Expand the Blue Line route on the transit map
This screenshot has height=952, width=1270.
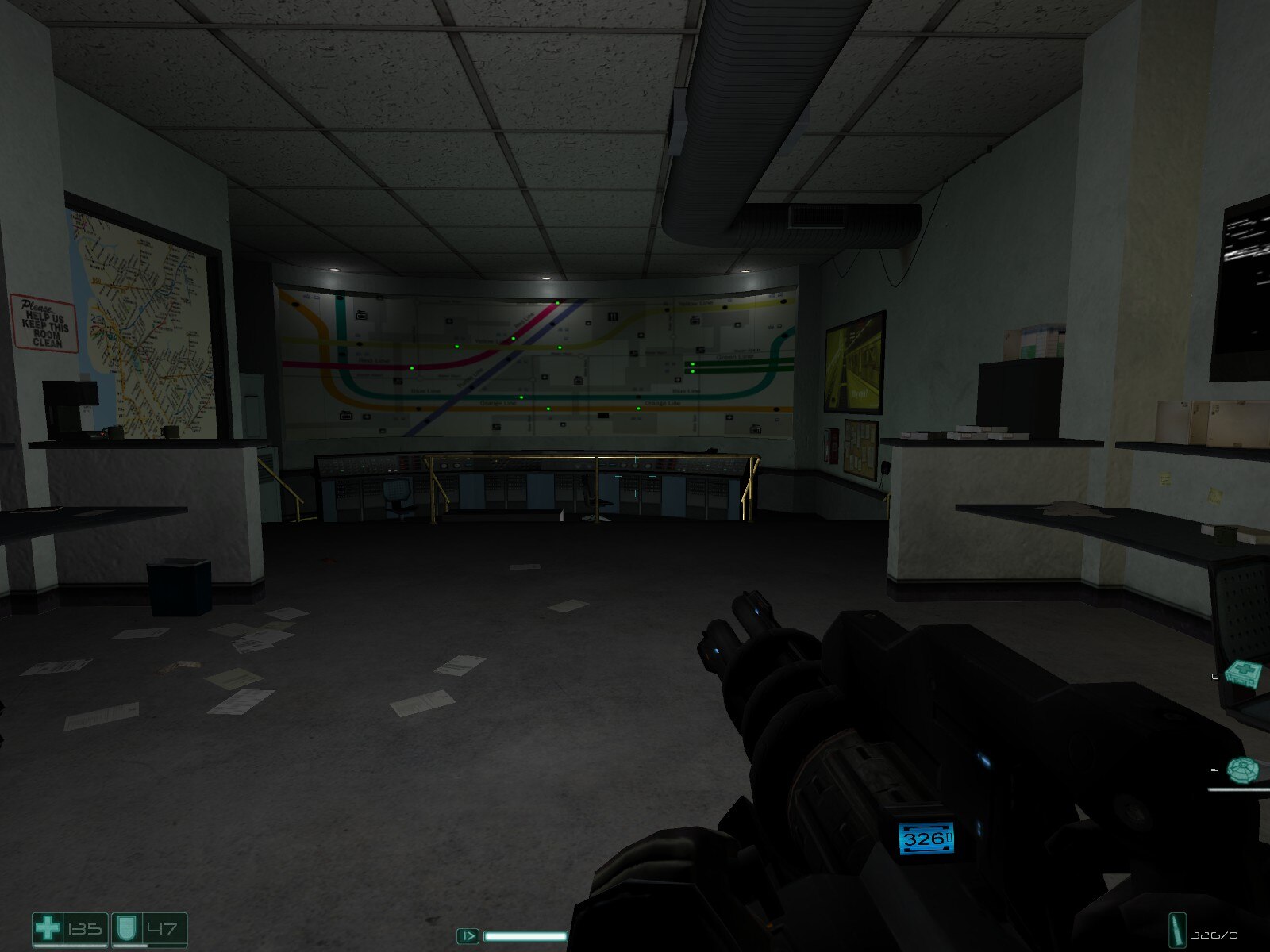tap(425, 391)
